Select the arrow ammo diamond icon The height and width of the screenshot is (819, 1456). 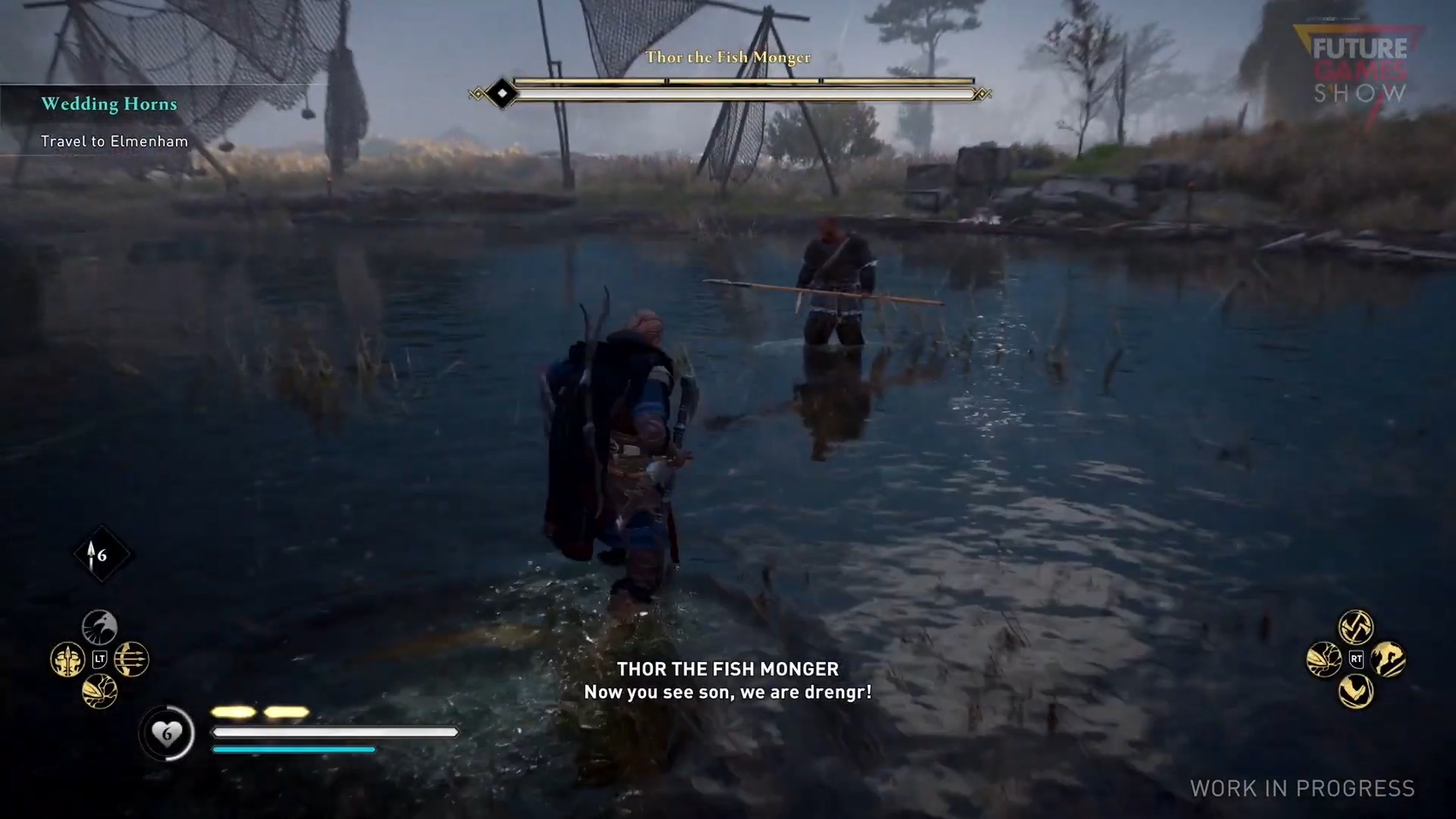100,555
